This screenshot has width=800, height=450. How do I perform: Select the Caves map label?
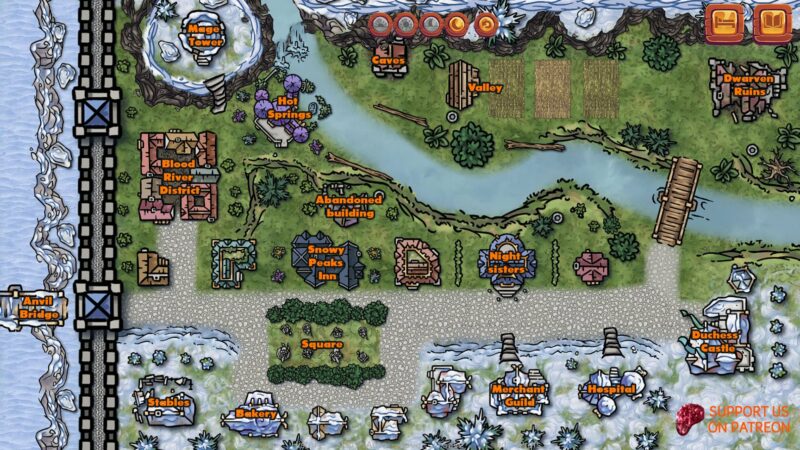pos(388,60)
